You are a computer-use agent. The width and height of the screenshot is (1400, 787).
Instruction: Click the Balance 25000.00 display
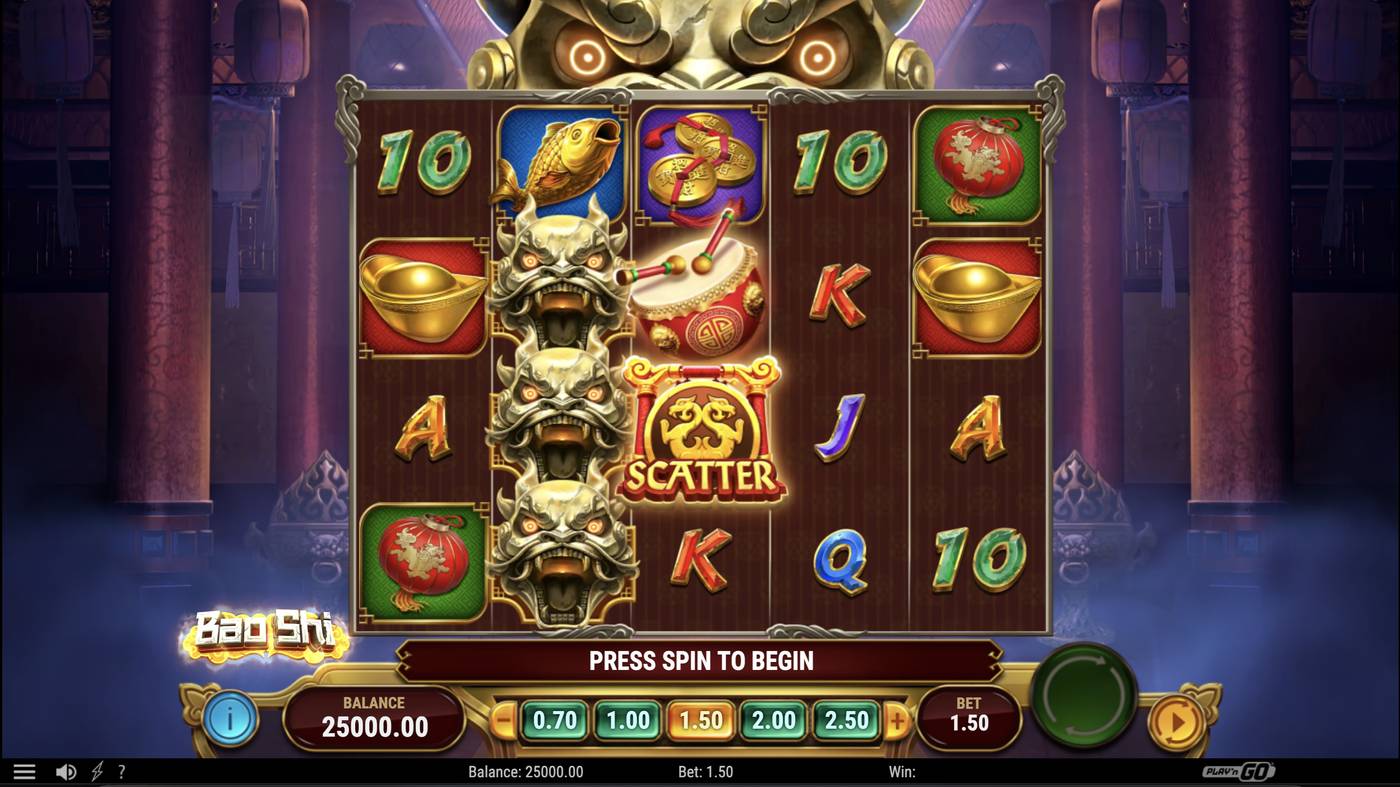(374, 717)
